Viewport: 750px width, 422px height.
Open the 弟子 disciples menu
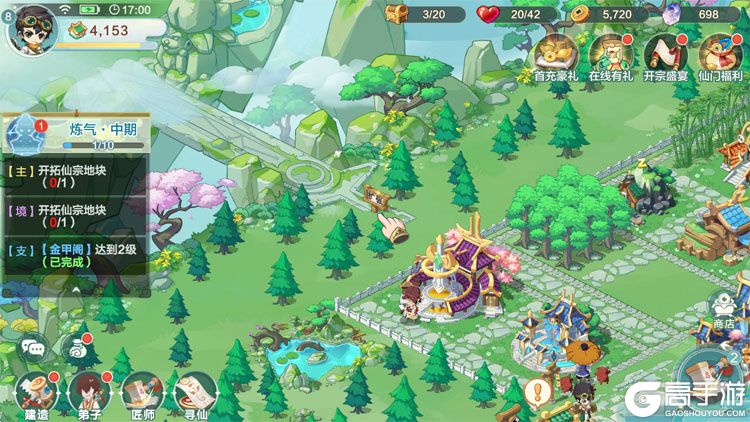point(86,394)
